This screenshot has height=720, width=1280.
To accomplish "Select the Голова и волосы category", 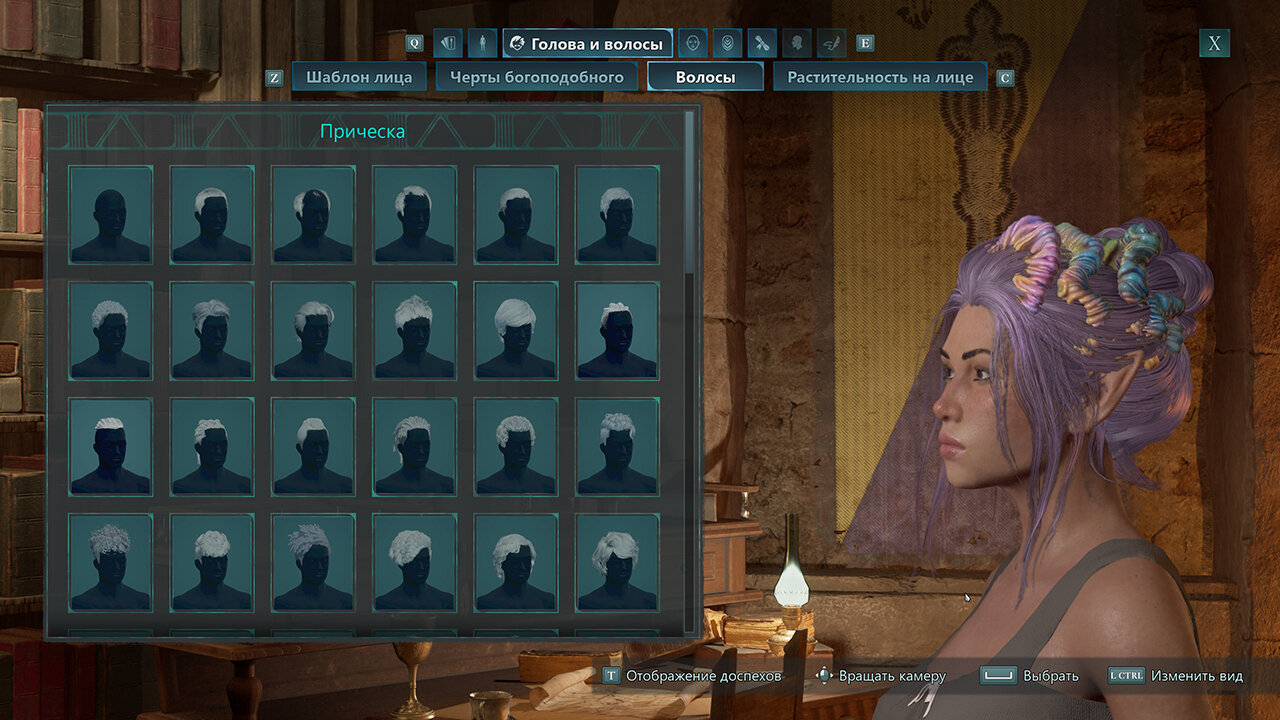I will click(x=587, y=43).
